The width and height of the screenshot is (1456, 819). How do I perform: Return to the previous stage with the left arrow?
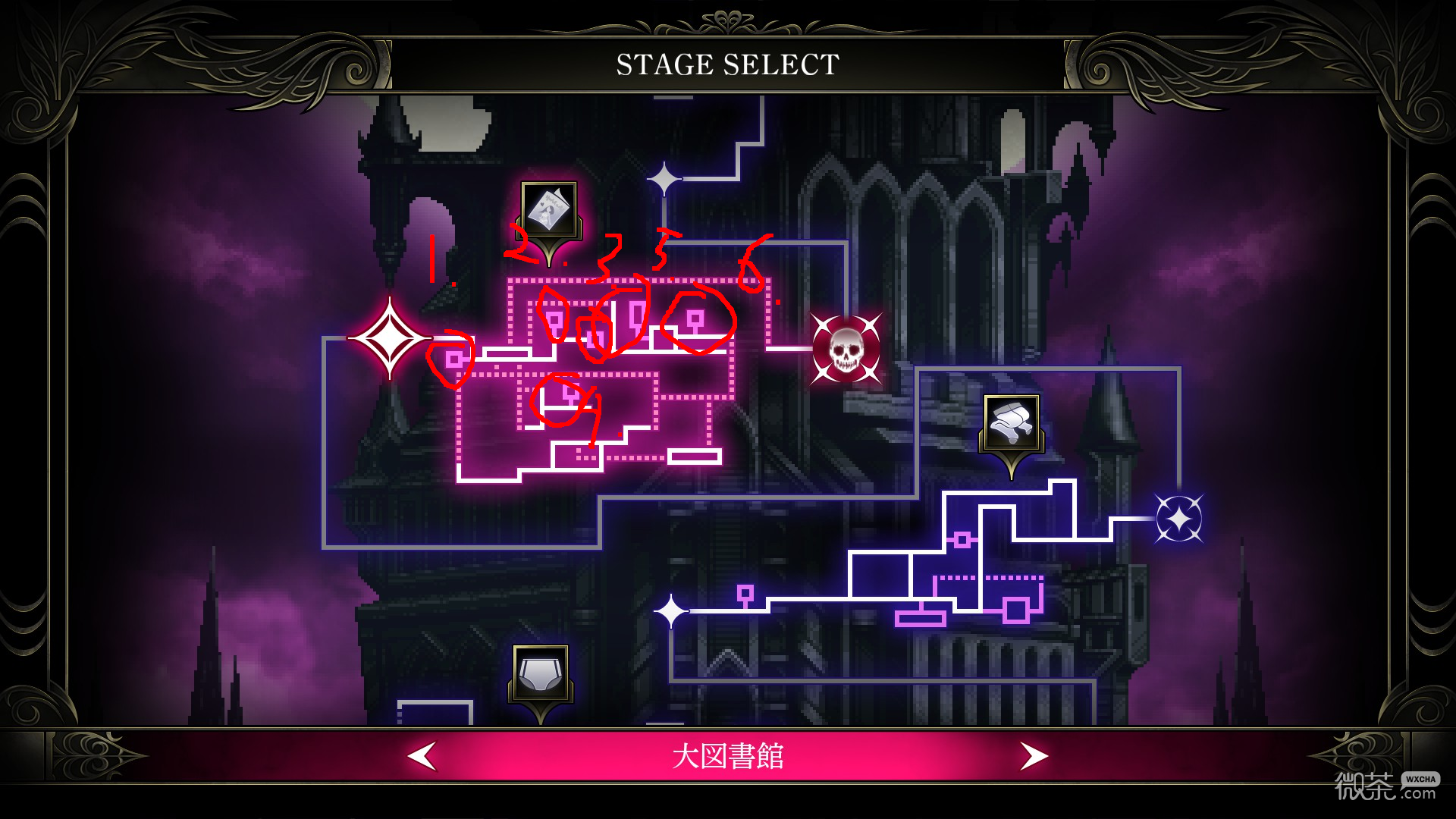click(x=422, y=755)
